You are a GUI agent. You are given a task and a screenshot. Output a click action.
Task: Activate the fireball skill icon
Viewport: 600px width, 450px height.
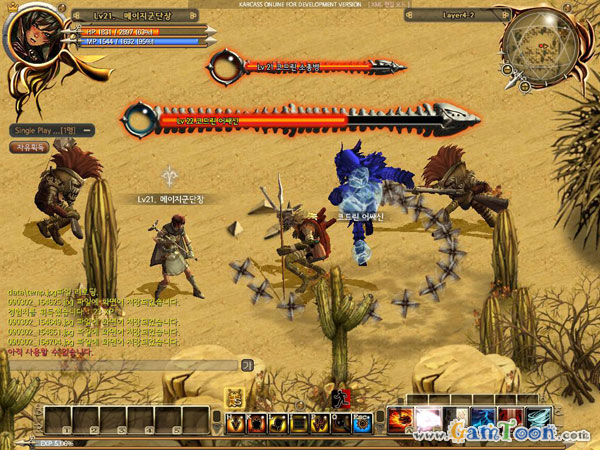[403, 419]
